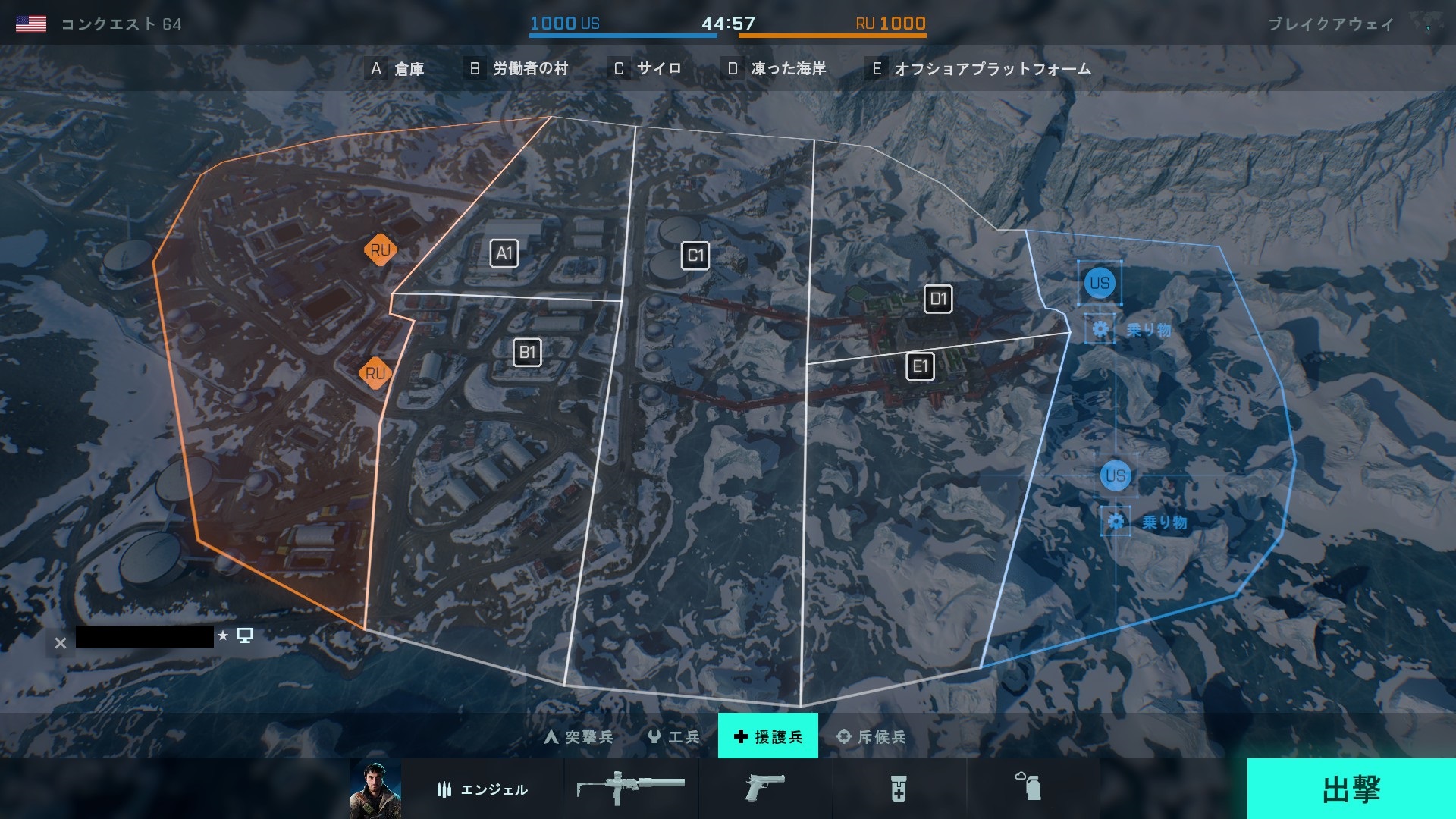Switch to the 突撃兵 assault class
1456x819 pixels.
579,736
